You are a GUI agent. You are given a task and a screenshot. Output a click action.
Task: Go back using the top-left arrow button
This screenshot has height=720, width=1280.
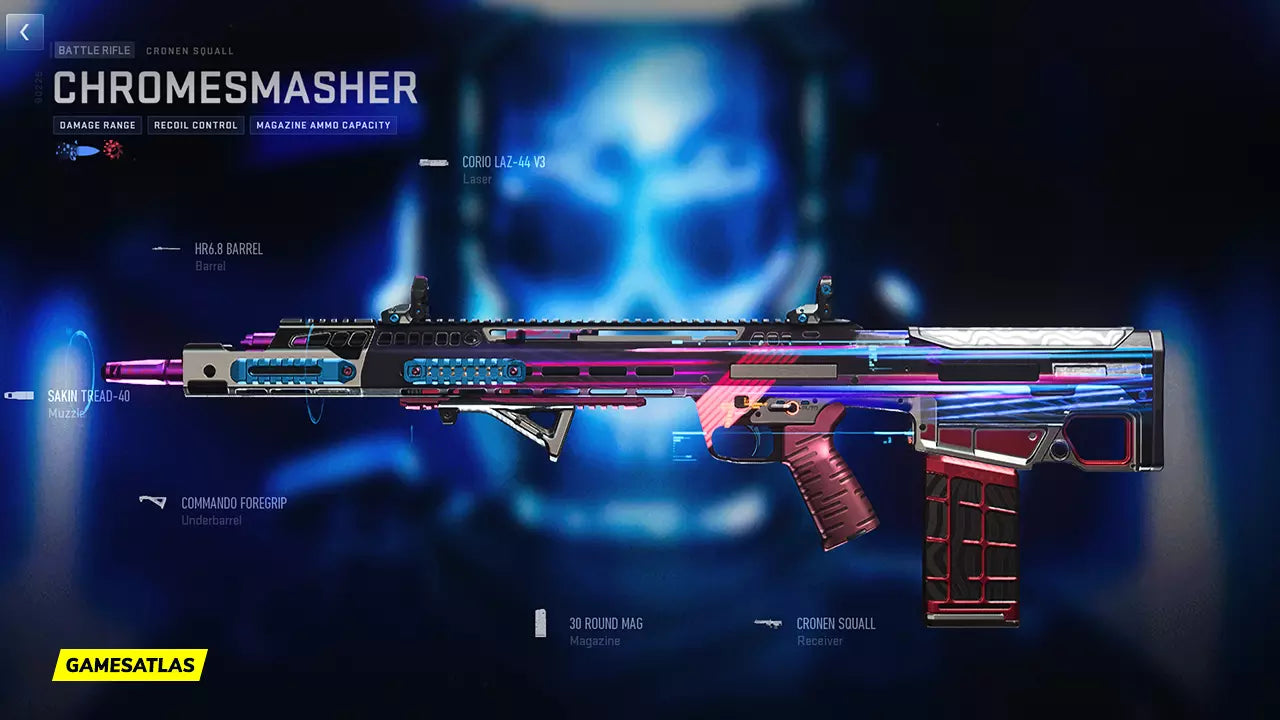pyautogui.click(x=25, y=32)
